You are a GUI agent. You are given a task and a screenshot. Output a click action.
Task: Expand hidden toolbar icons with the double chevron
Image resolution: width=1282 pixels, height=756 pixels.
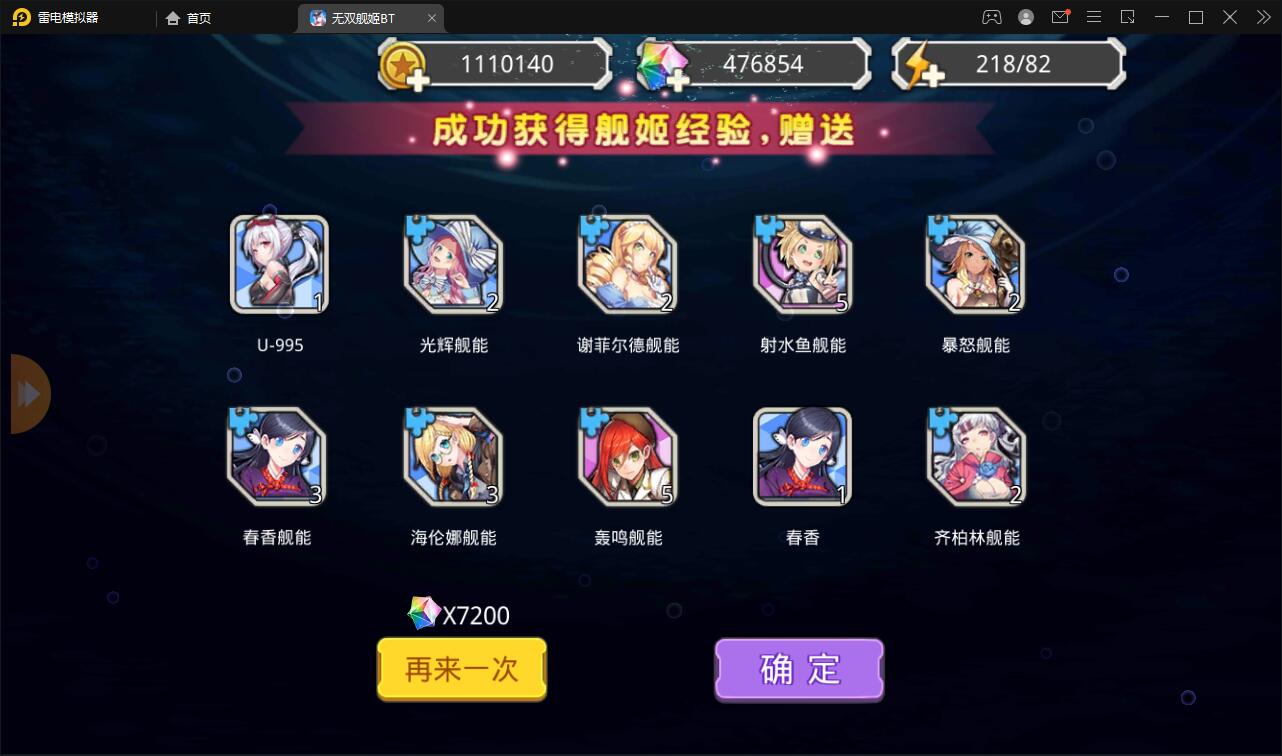pos(1263,17)
